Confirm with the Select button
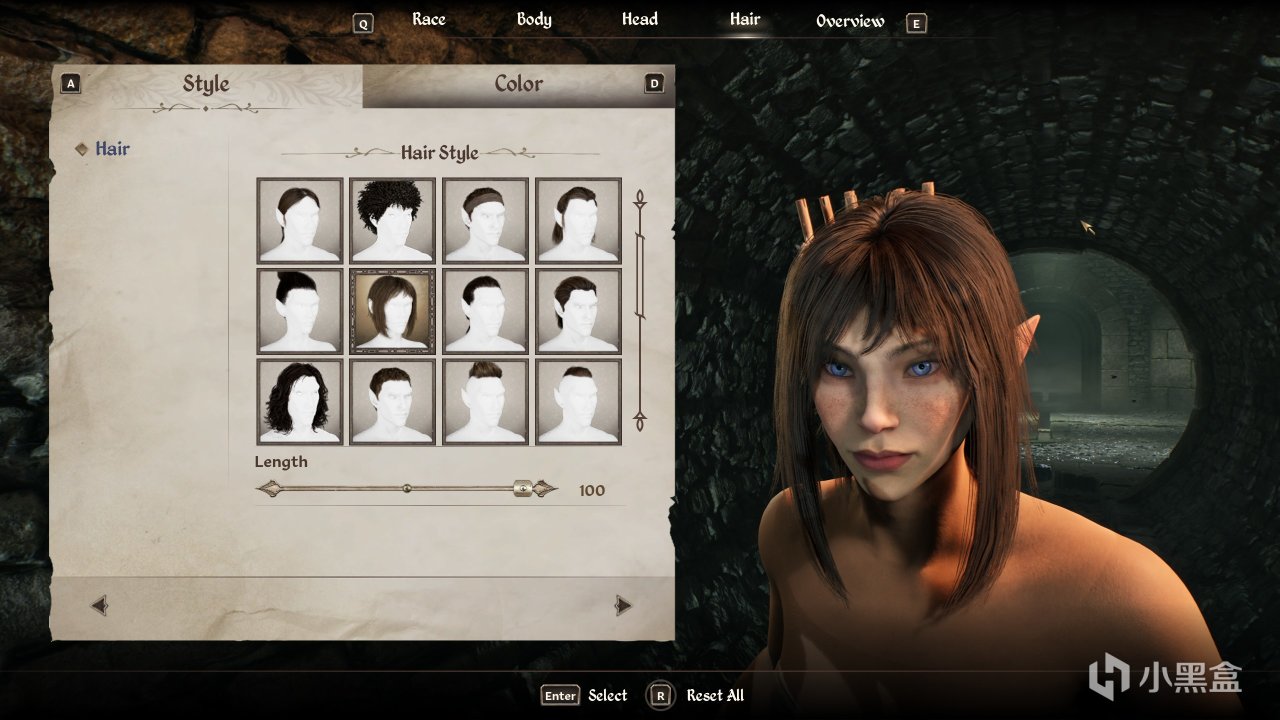 point(585,696)
